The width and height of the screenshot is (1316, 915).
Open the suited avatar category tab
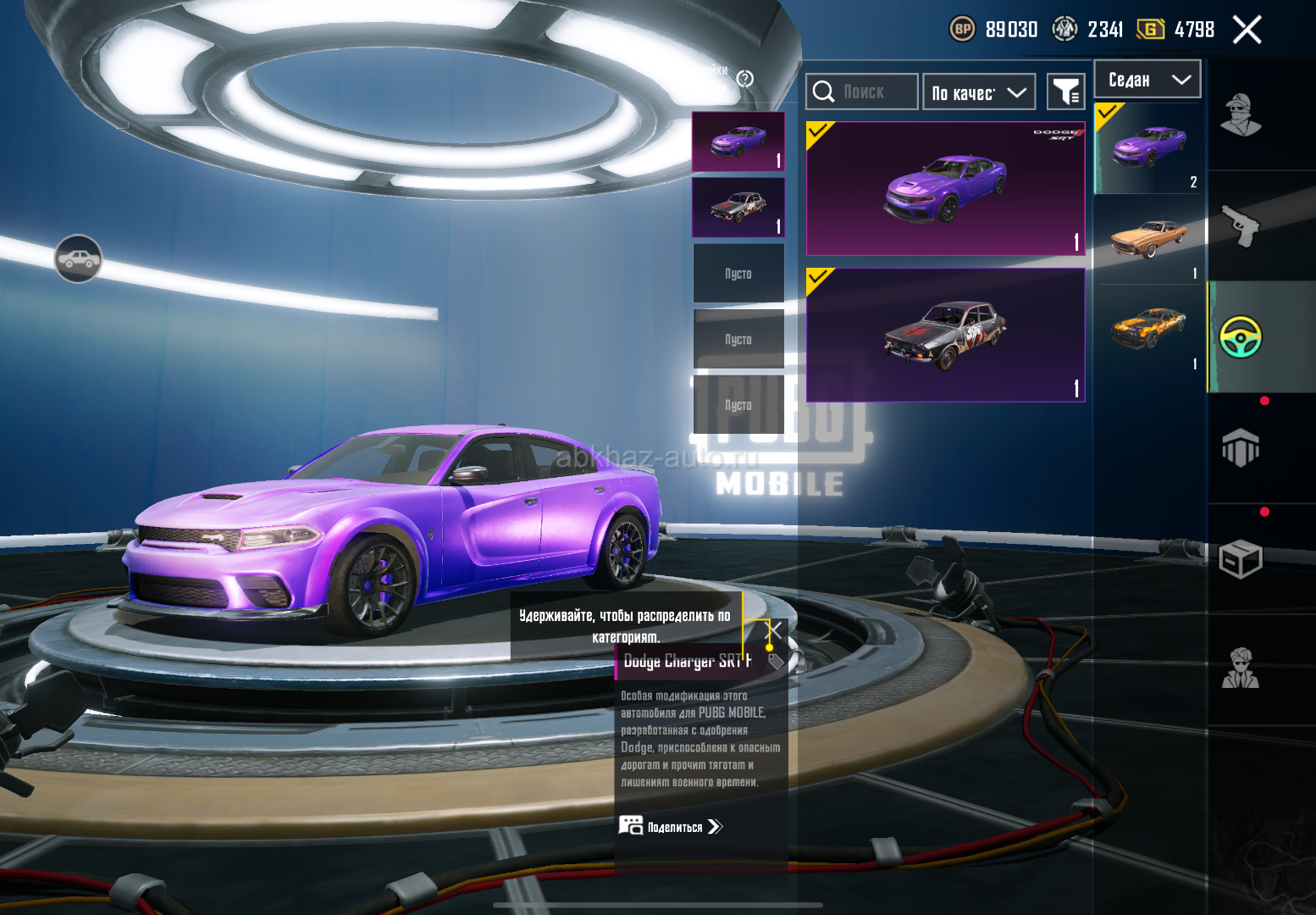pos(1241,669)
